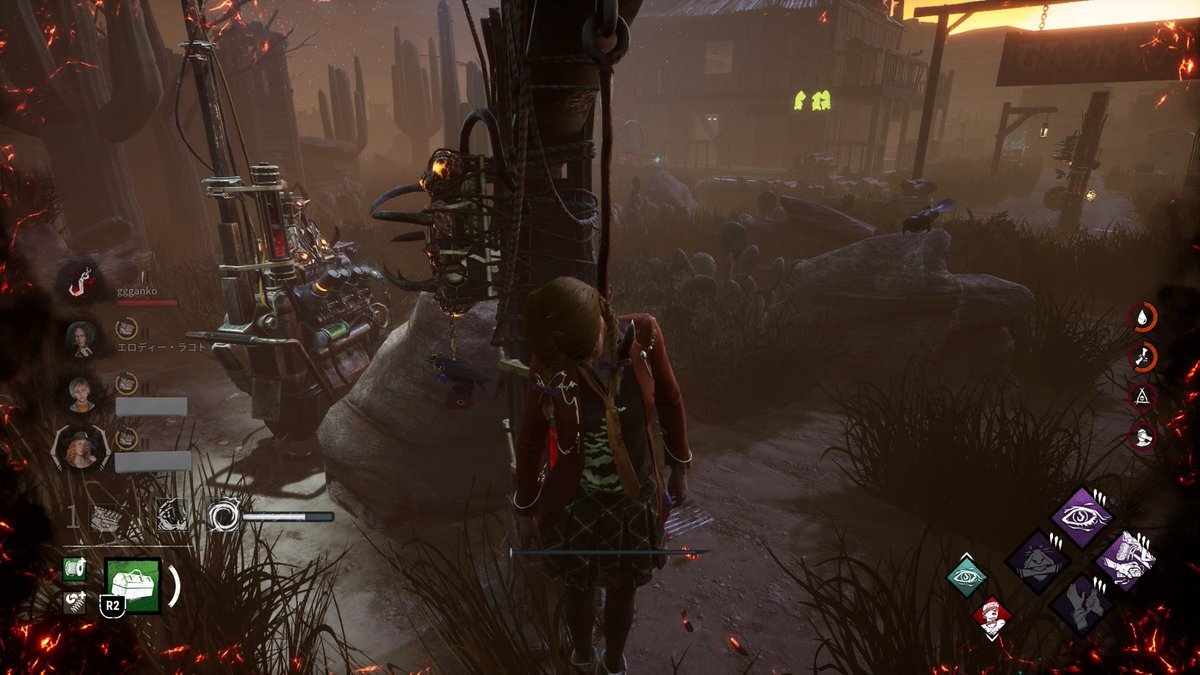
Task: Click the broken bone status effect icon
Action: pos(1143,356)
